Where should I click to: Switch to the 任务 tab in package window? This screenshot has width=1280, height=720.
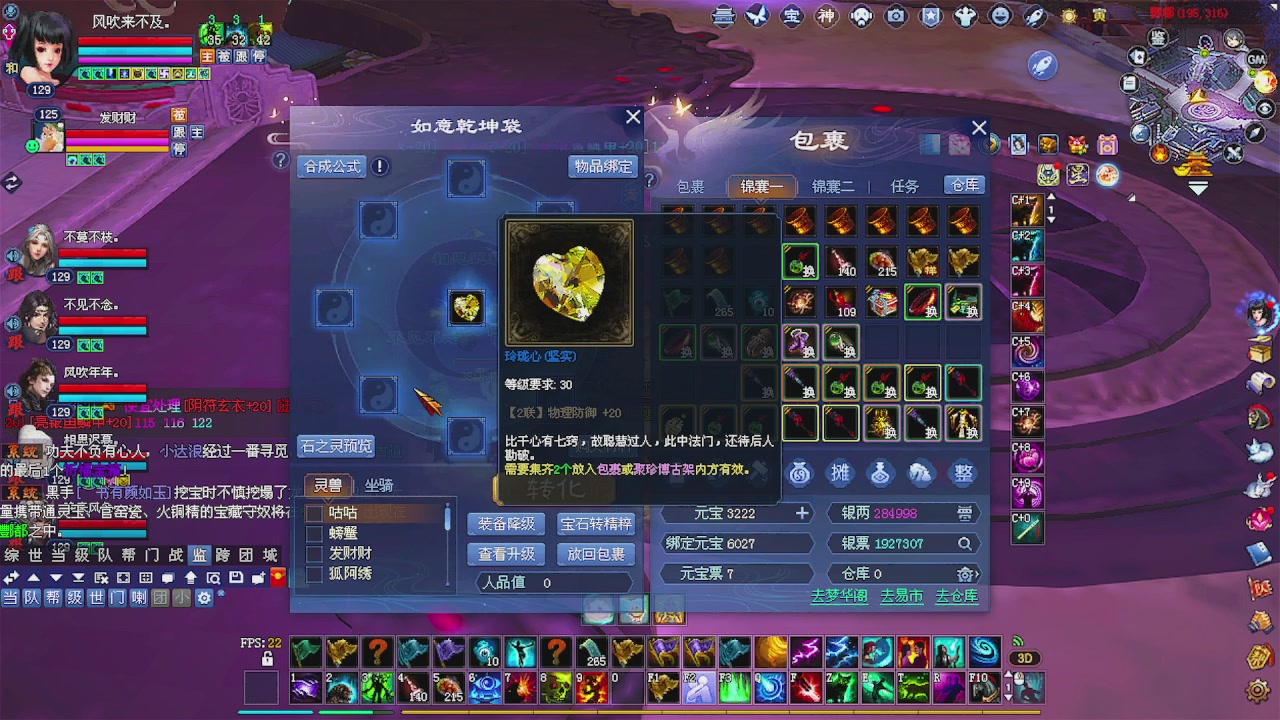904,185
